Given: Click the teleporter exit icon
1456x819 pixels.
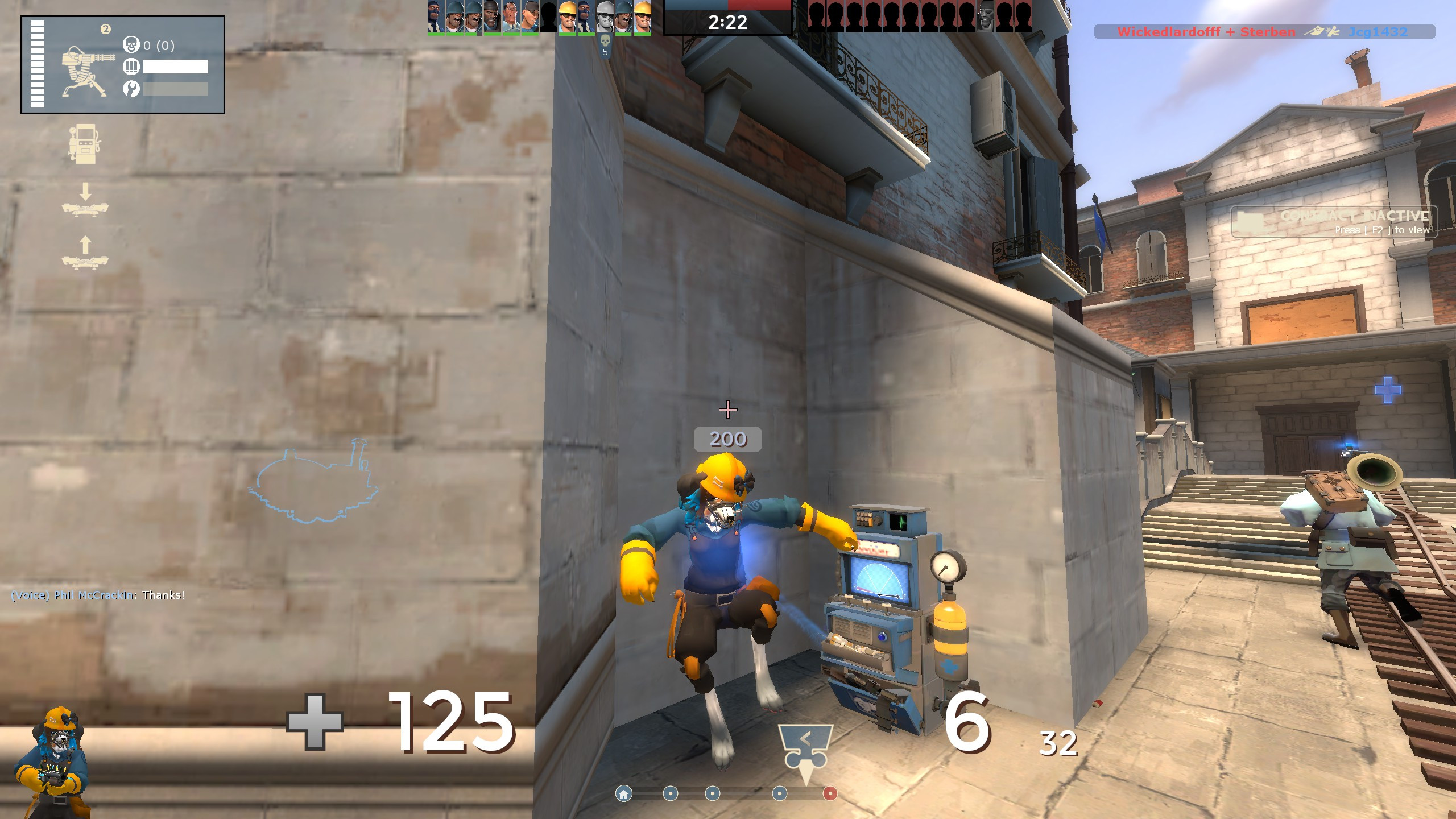Looking at the screenshot, I should tap(85, 263).
